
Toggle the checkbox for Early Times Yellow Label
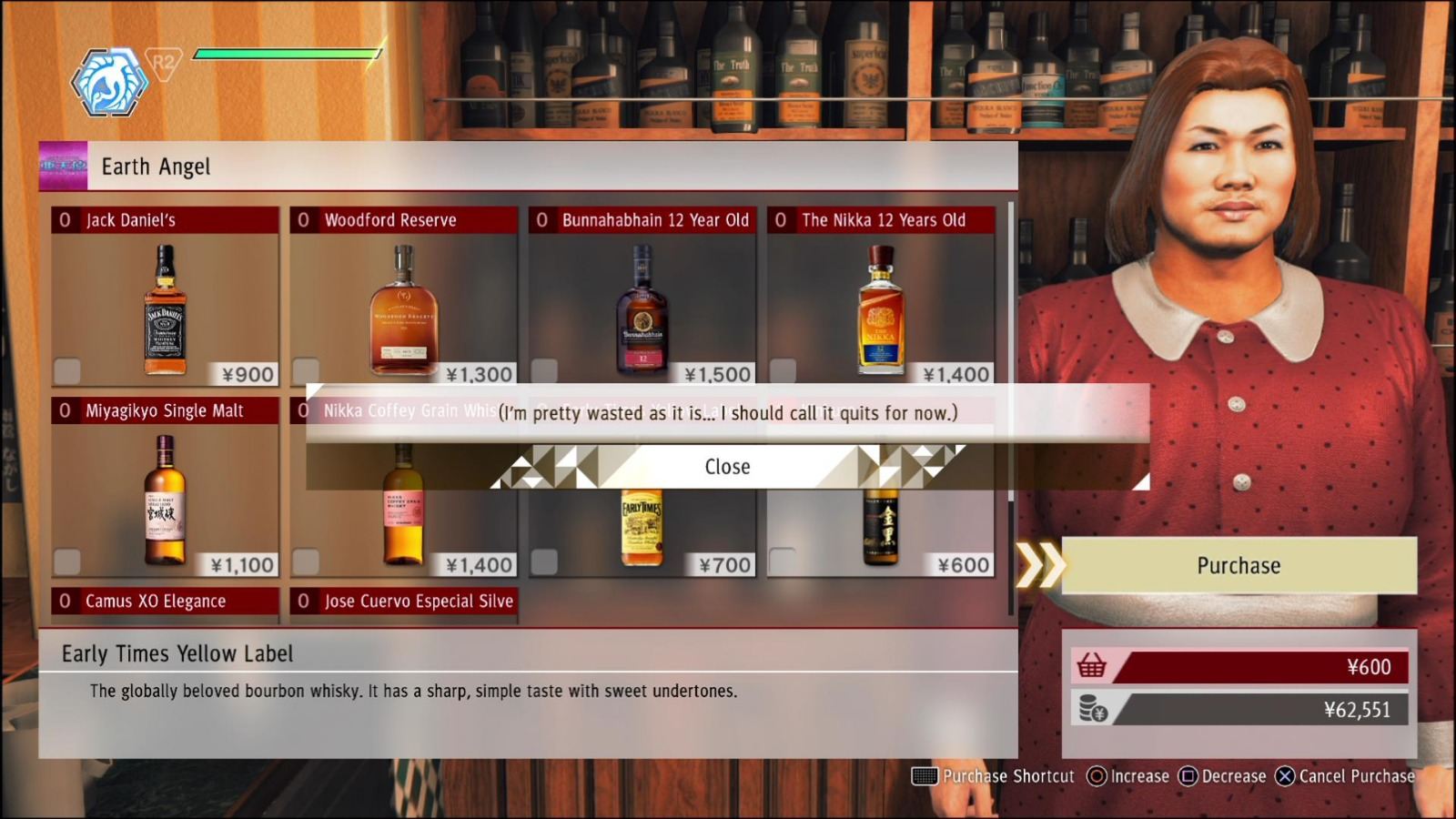click(x=546, y=560)
